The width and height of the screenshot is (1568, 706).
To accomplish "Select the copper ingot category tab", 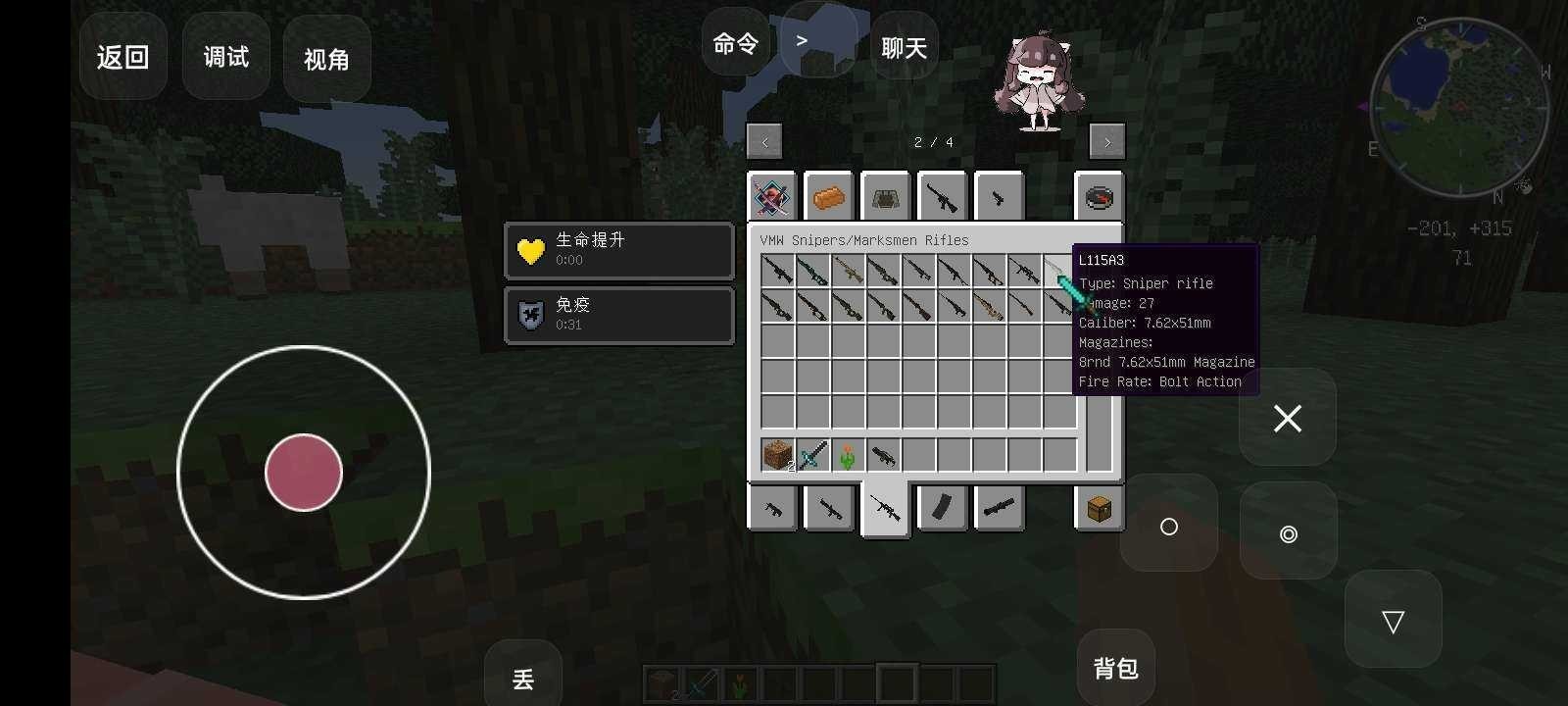I will (828, 196).
